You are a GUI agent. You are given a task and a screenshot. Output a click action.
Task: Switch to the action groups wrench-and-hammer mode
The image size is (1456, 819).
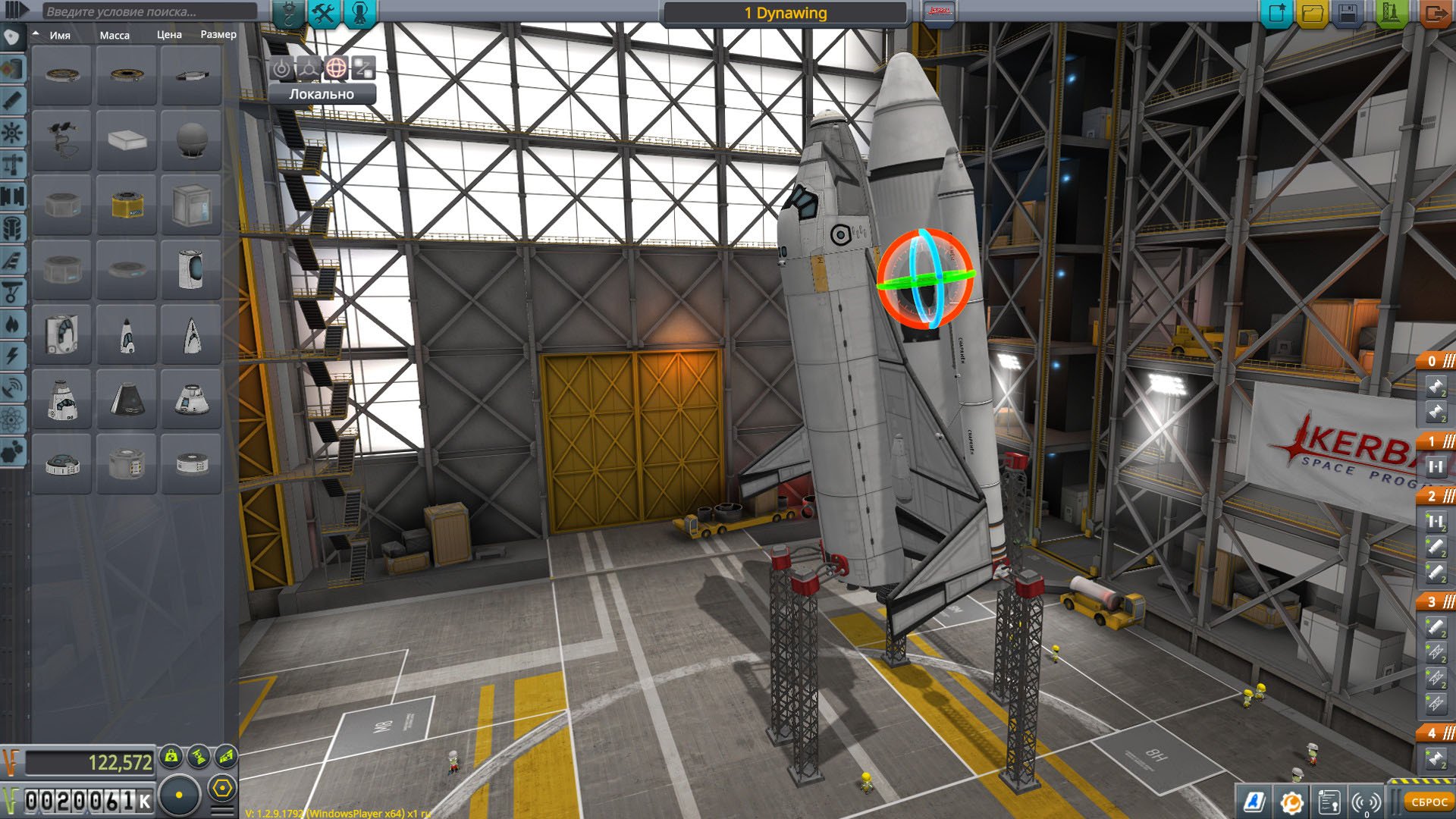point(324,13)
